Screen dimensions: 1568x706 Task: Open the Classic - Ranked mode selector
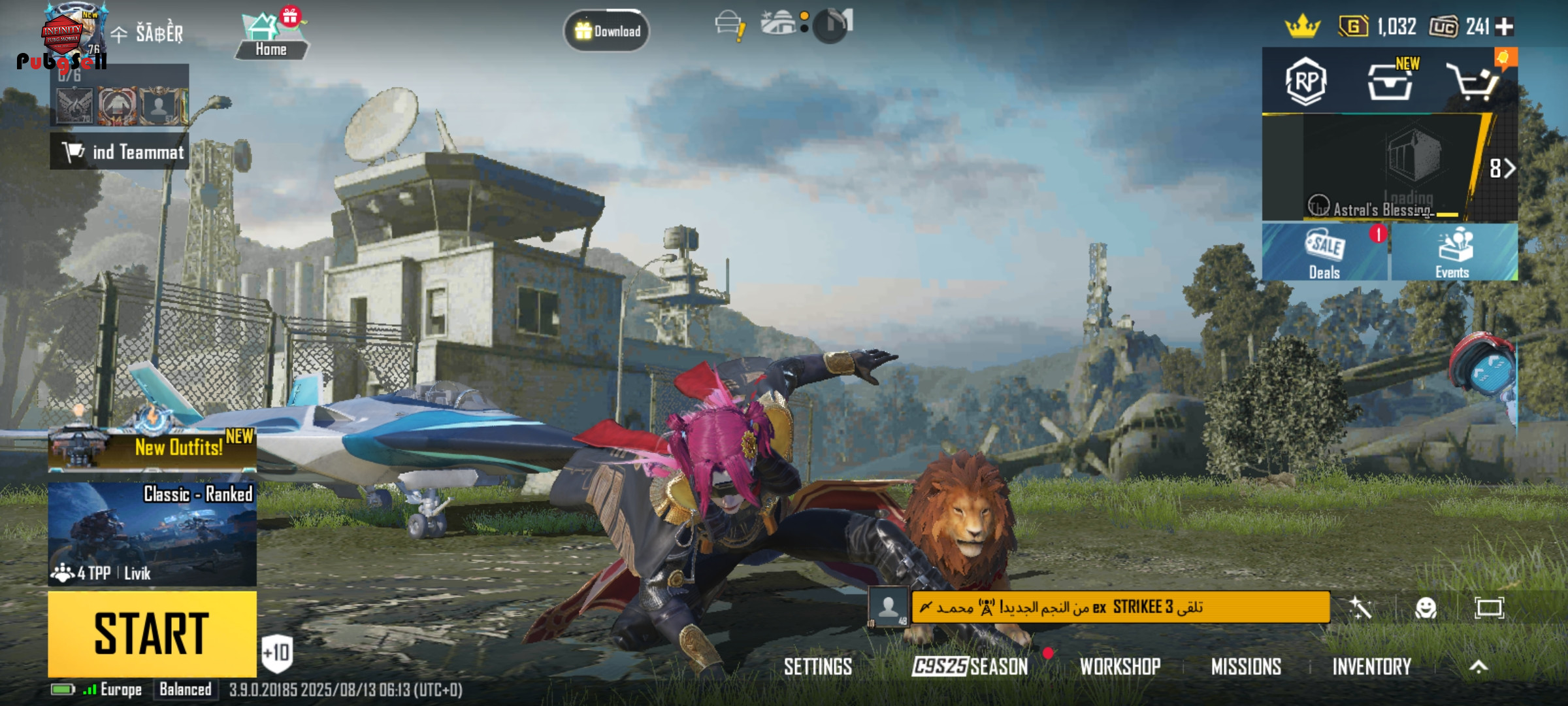click(x=152, y=533)
